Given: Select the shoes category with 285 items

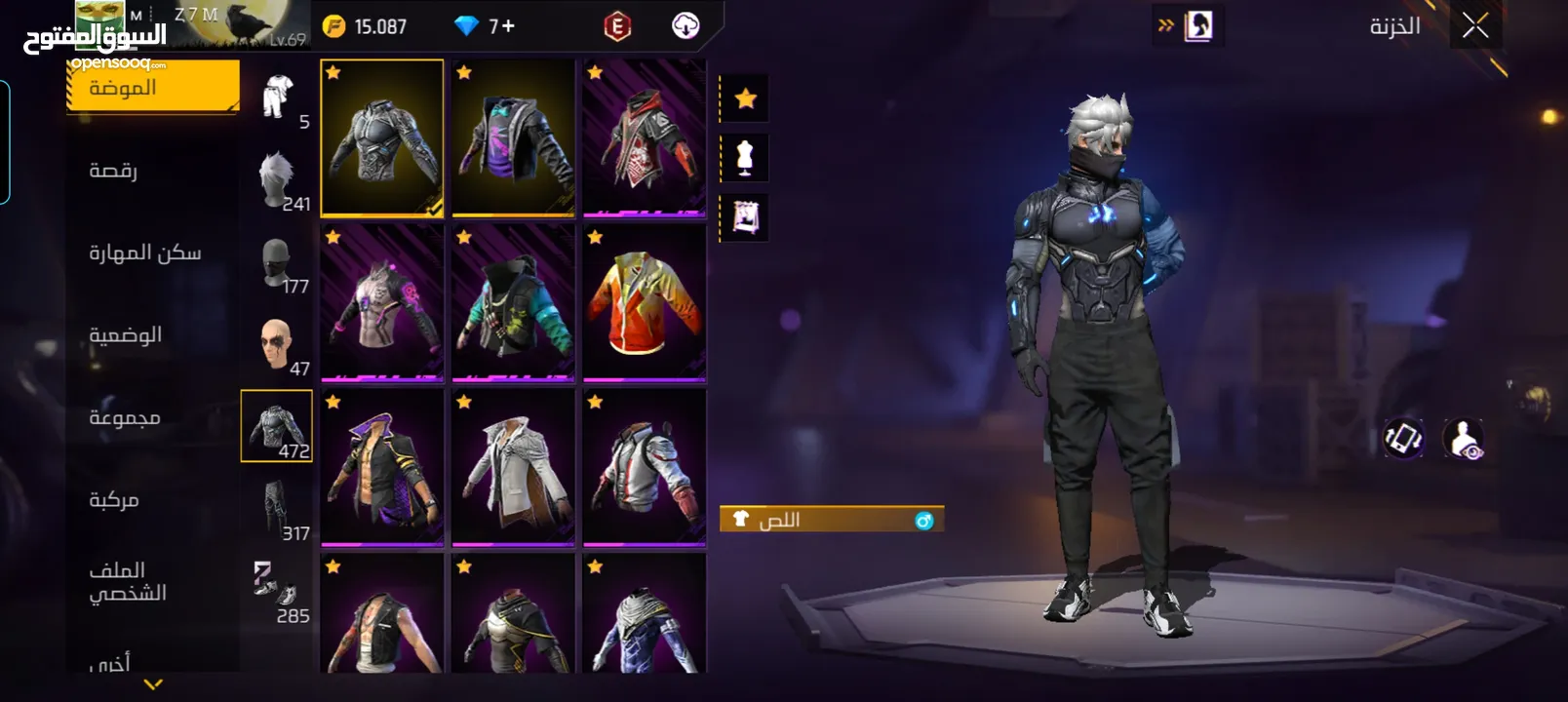Looking at the screenshot, I should pyautogui.click(x=278, y=591).
